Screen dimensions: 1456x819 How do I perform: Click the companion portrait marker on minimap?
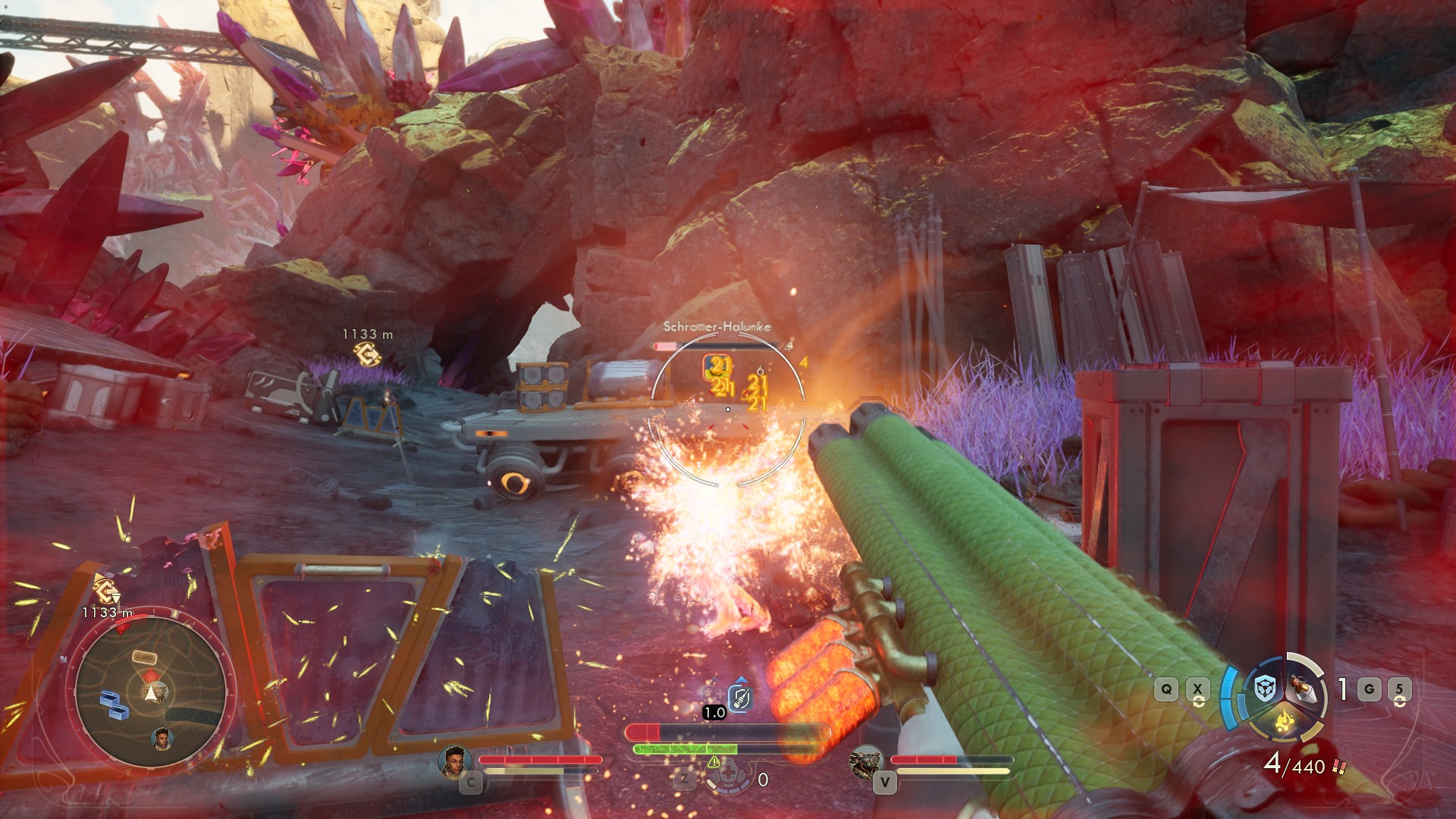162,738
